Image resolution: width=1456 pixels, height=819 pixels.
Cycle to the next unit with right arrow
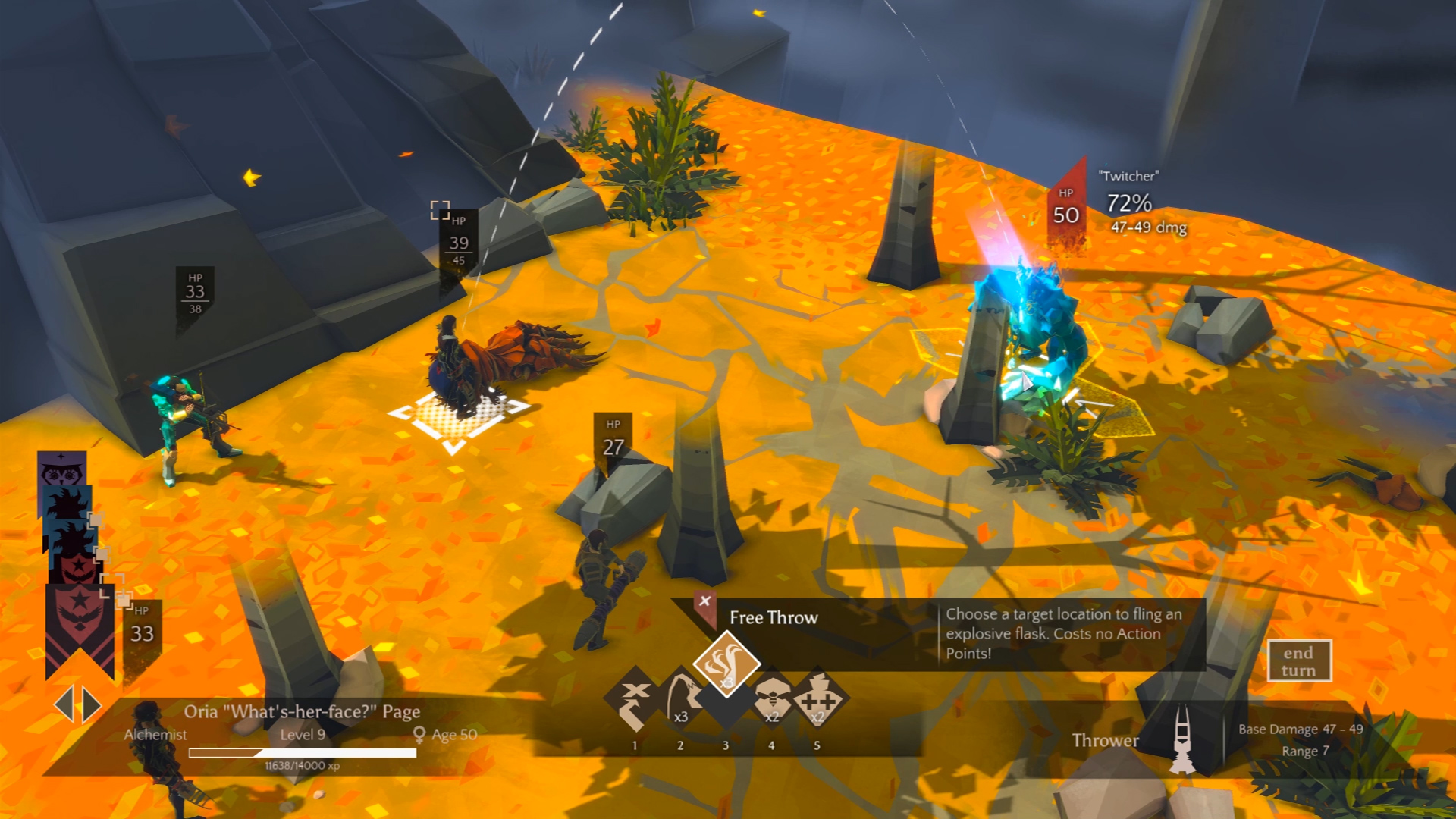click(93, 705)
